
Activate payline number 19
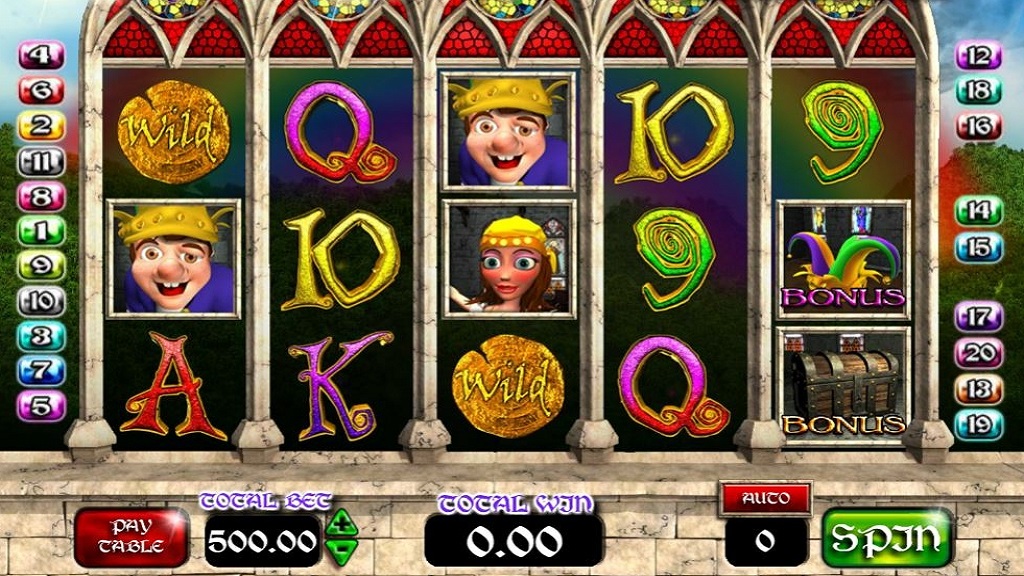(978, 425)
